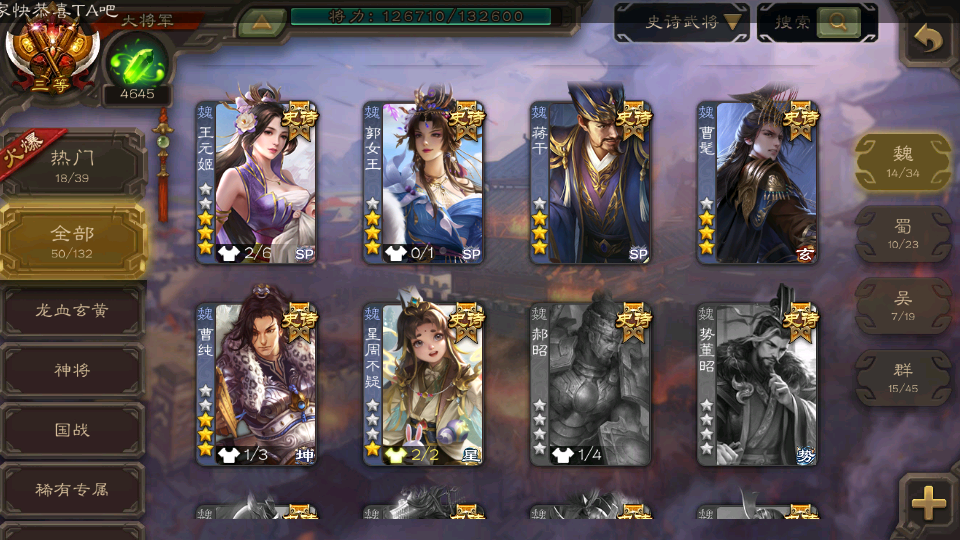
Task: Switch to the 蜀 faction tab
Action: 902,233
